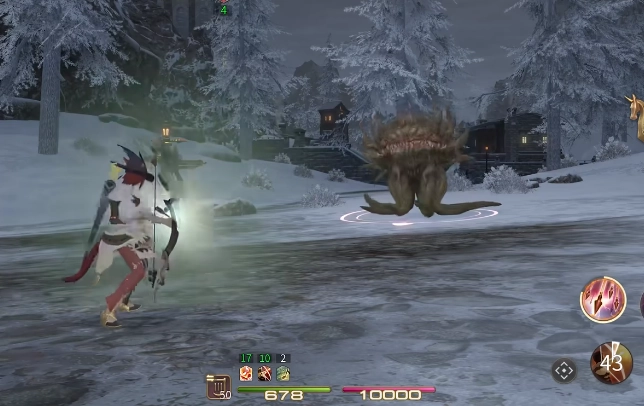Activate the raining arrows skill
The image size is (644, 406).
coord(602,300)
